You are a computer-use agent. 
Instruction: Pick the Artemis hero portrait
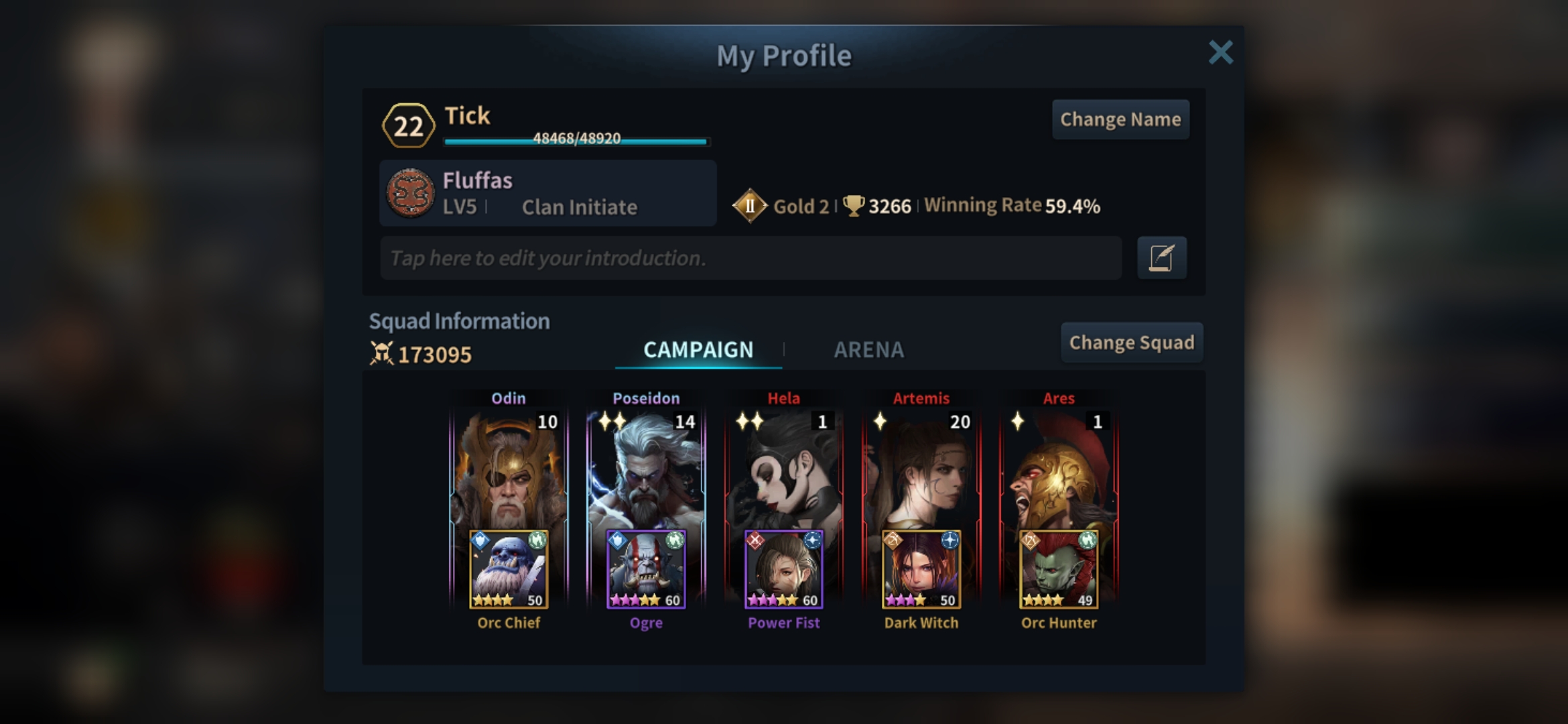[921, 469]
